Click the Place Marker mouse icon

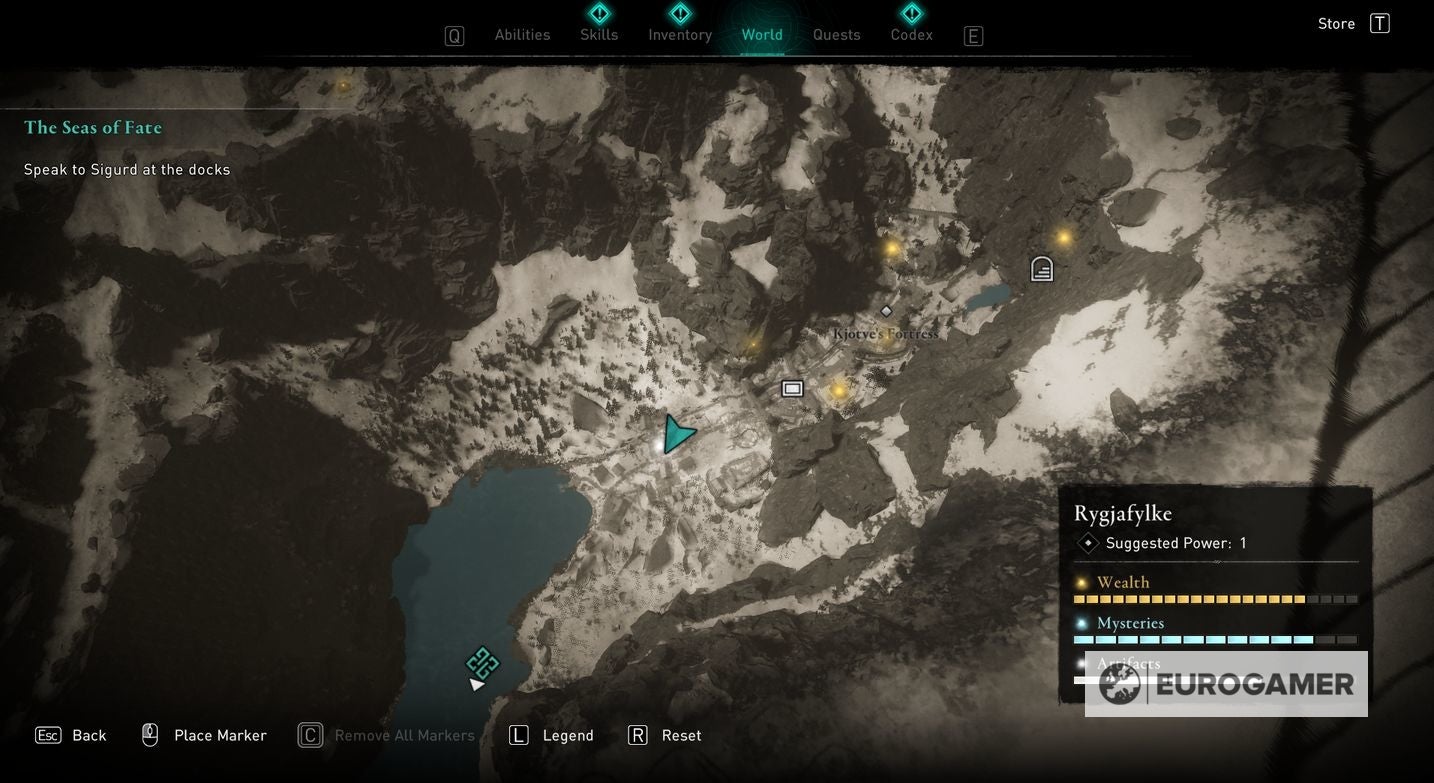pos(149,733)
